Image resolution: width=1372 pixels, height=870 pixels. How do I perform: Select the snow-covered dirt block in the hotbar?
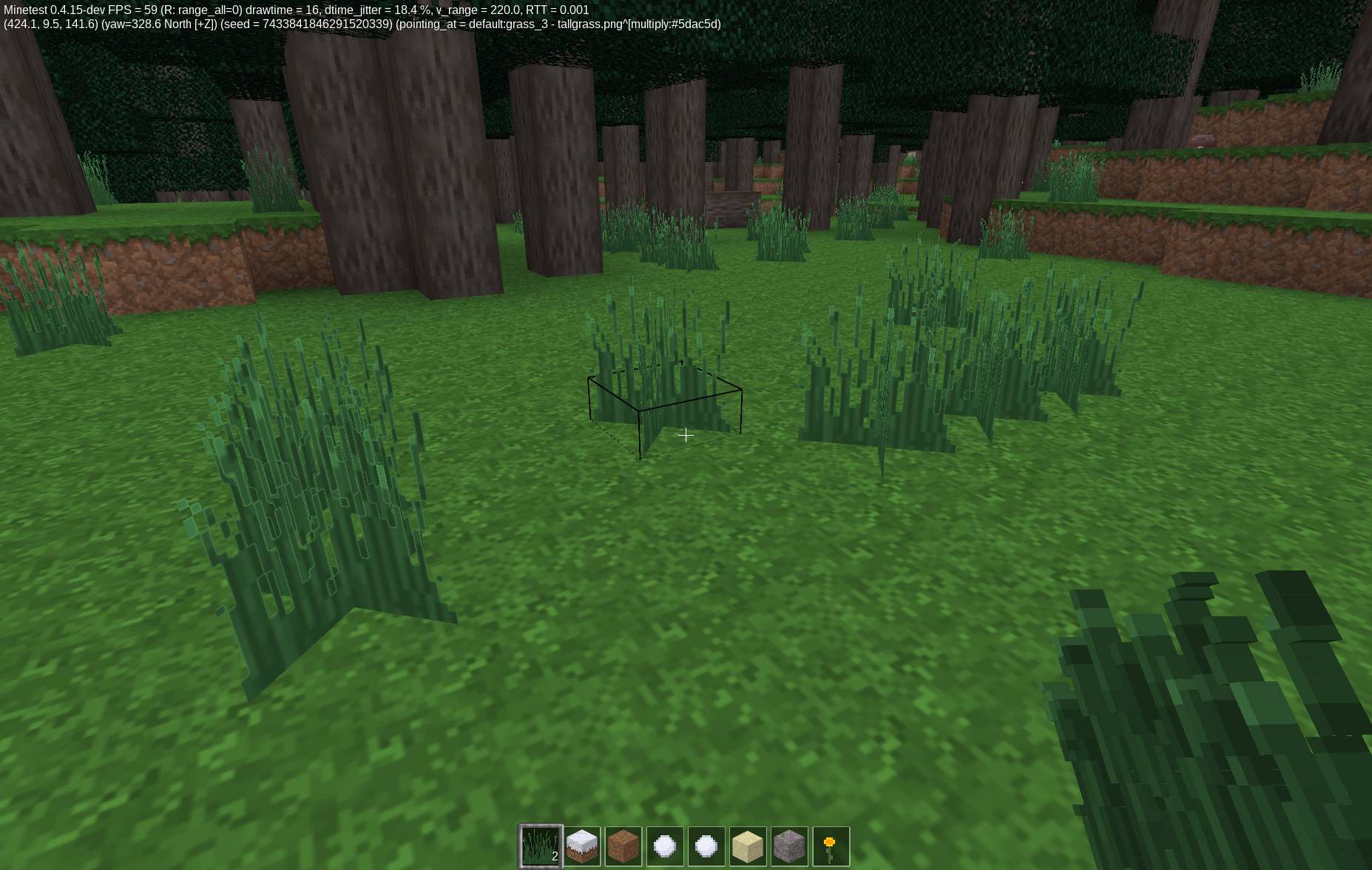coord(584,846)
